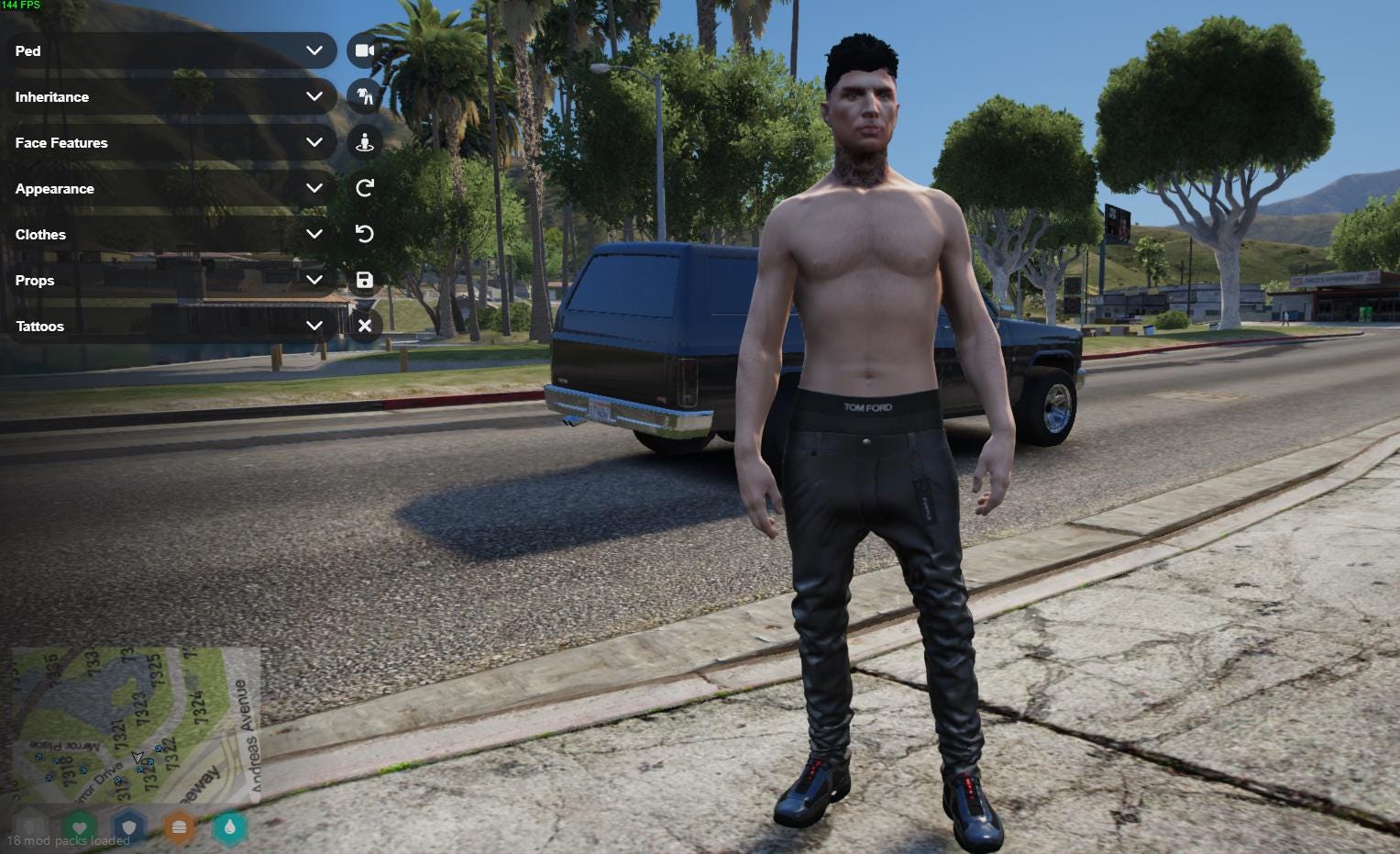The height and width of the screenshot is (854, 1400).
Task: Select the clothing preview icon
Action: click(x=365, y=96)
